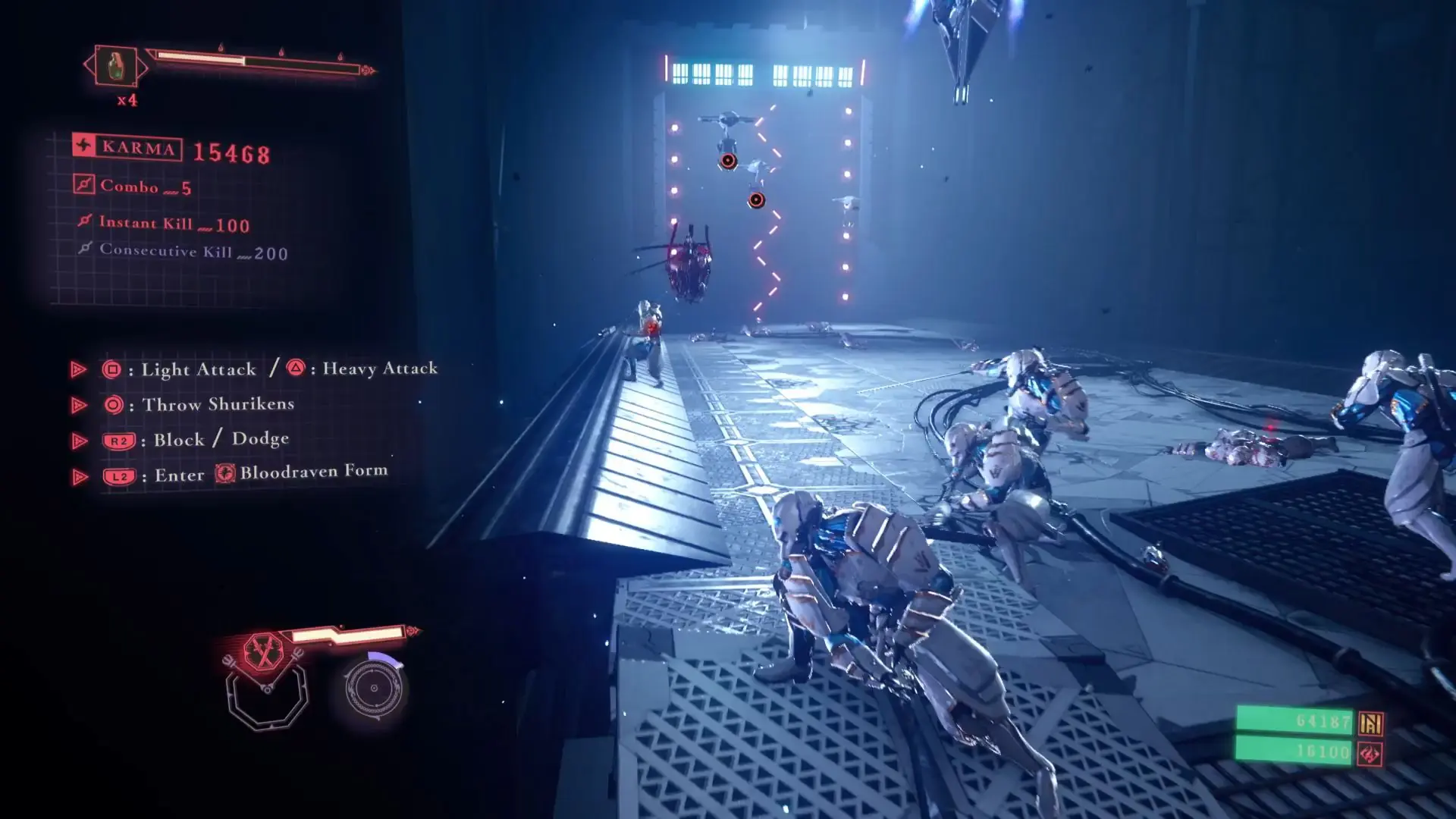Screen dimensions: 1456x819
Task: Click the circular shuriken gauge
Action: click(373, 689)
